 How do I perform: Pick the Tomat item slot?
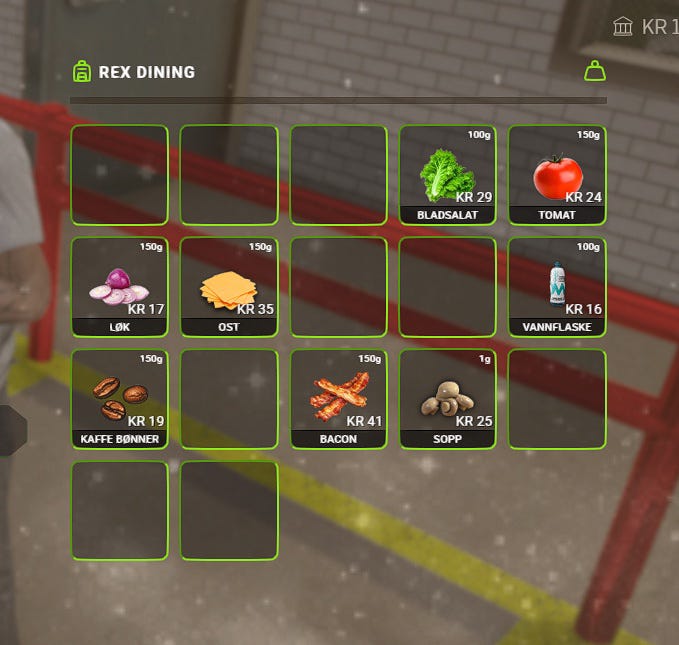(557, 175)
